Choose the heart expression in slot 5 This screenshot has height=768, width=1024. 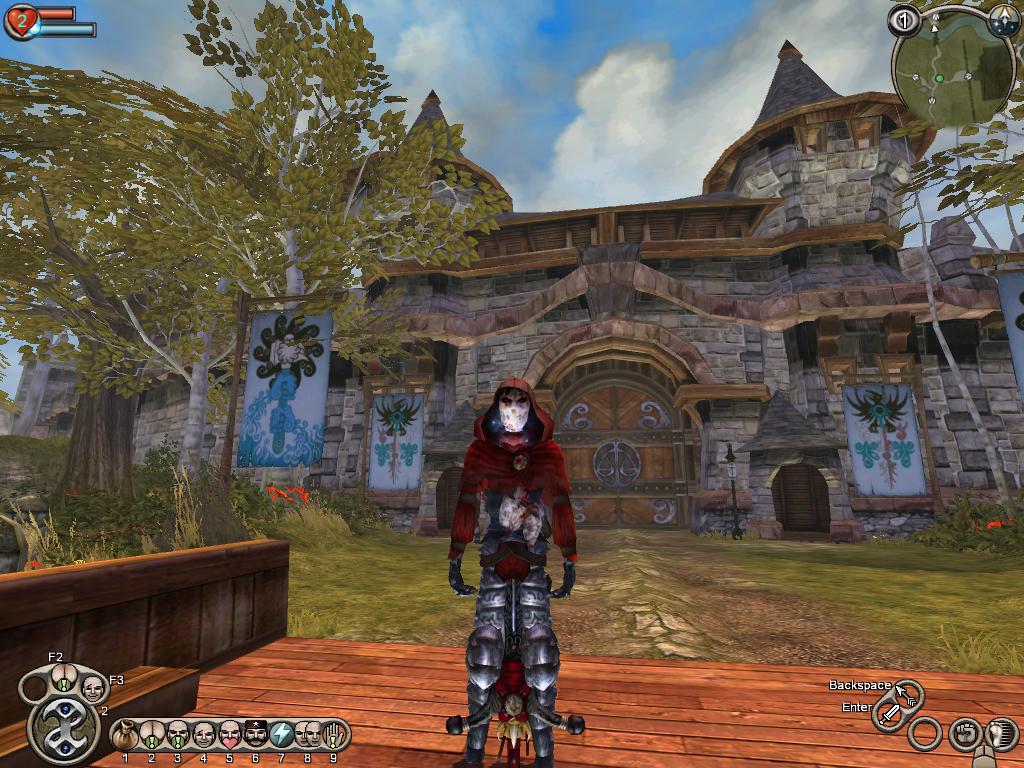pyautogui.click(x=229, y=735)
